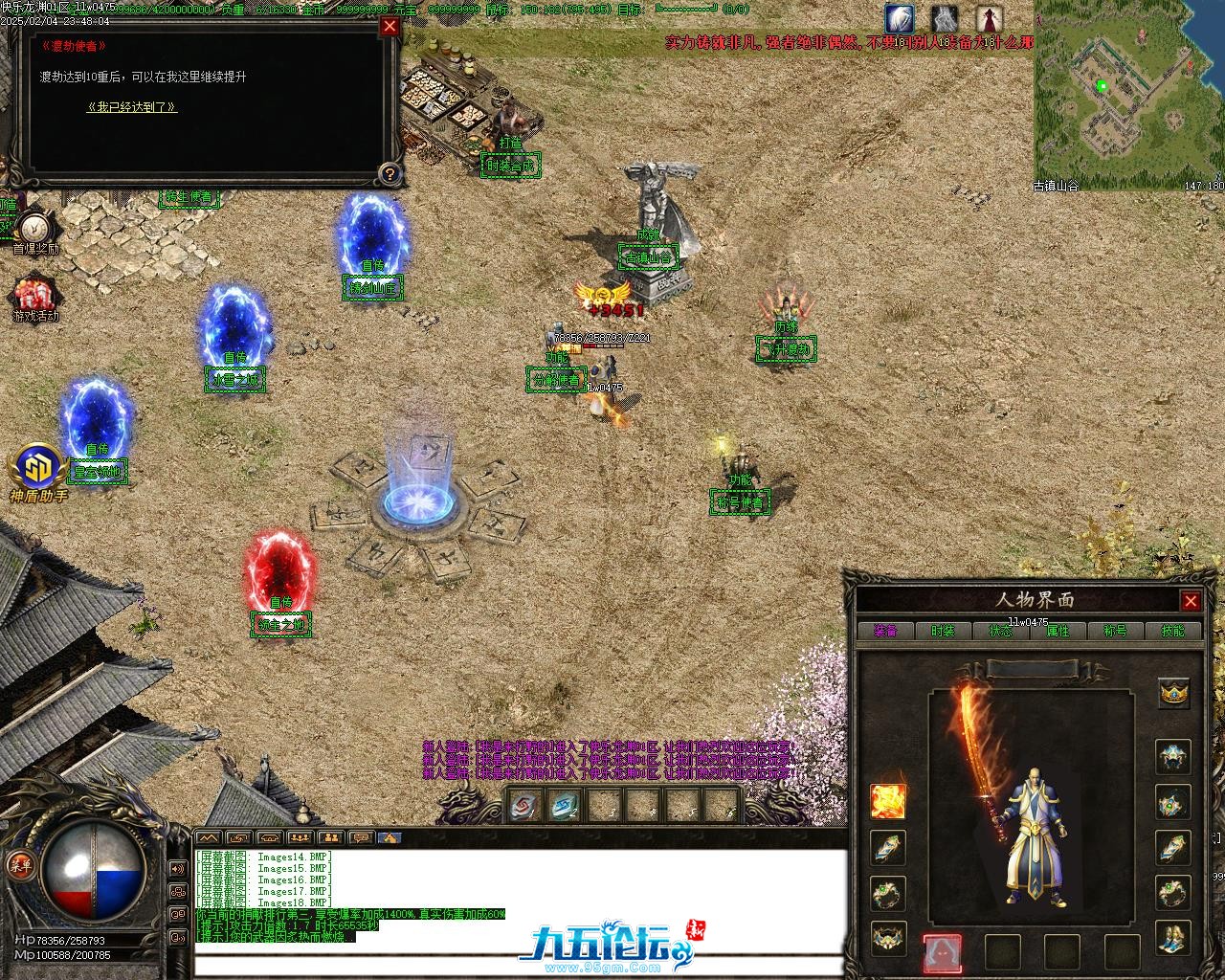The image size is (1225, 980).
Task: Use the red rune stone in hotbar slot 1
Action: pyautogui.click(x=525, y=806)
